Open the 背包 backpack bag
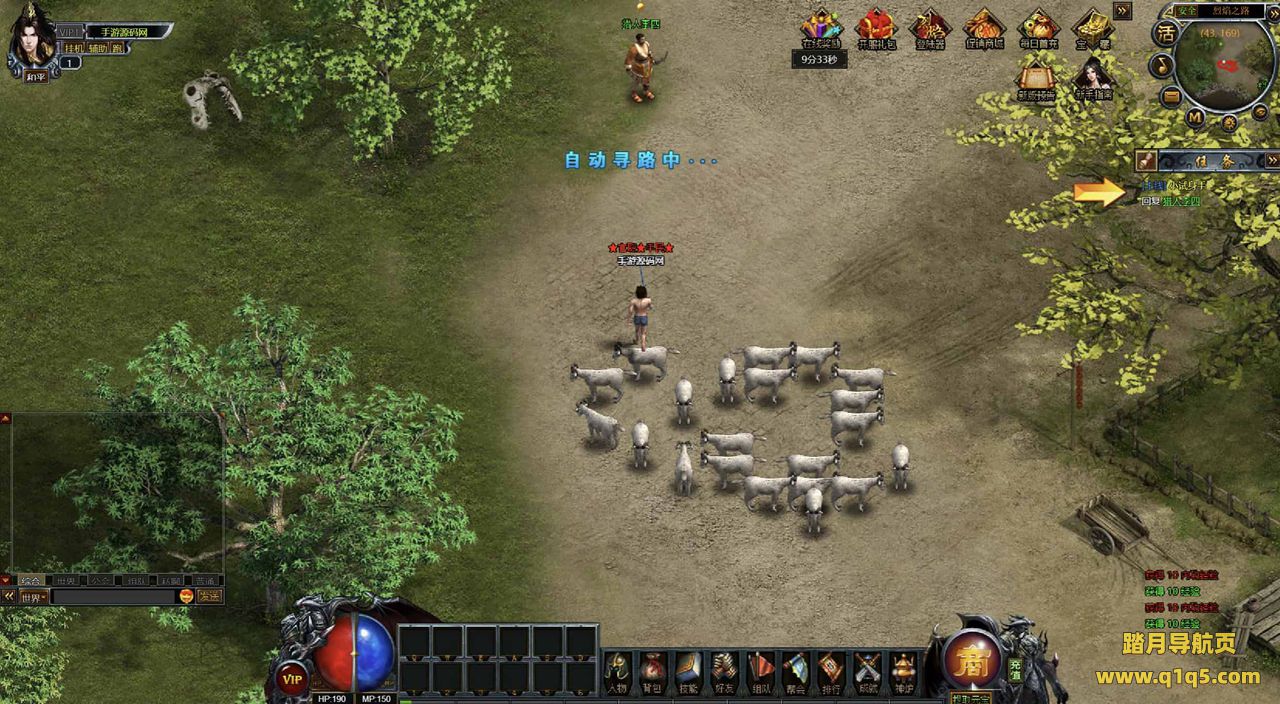This screenshot has height=704, width=1280. point(652,669)
